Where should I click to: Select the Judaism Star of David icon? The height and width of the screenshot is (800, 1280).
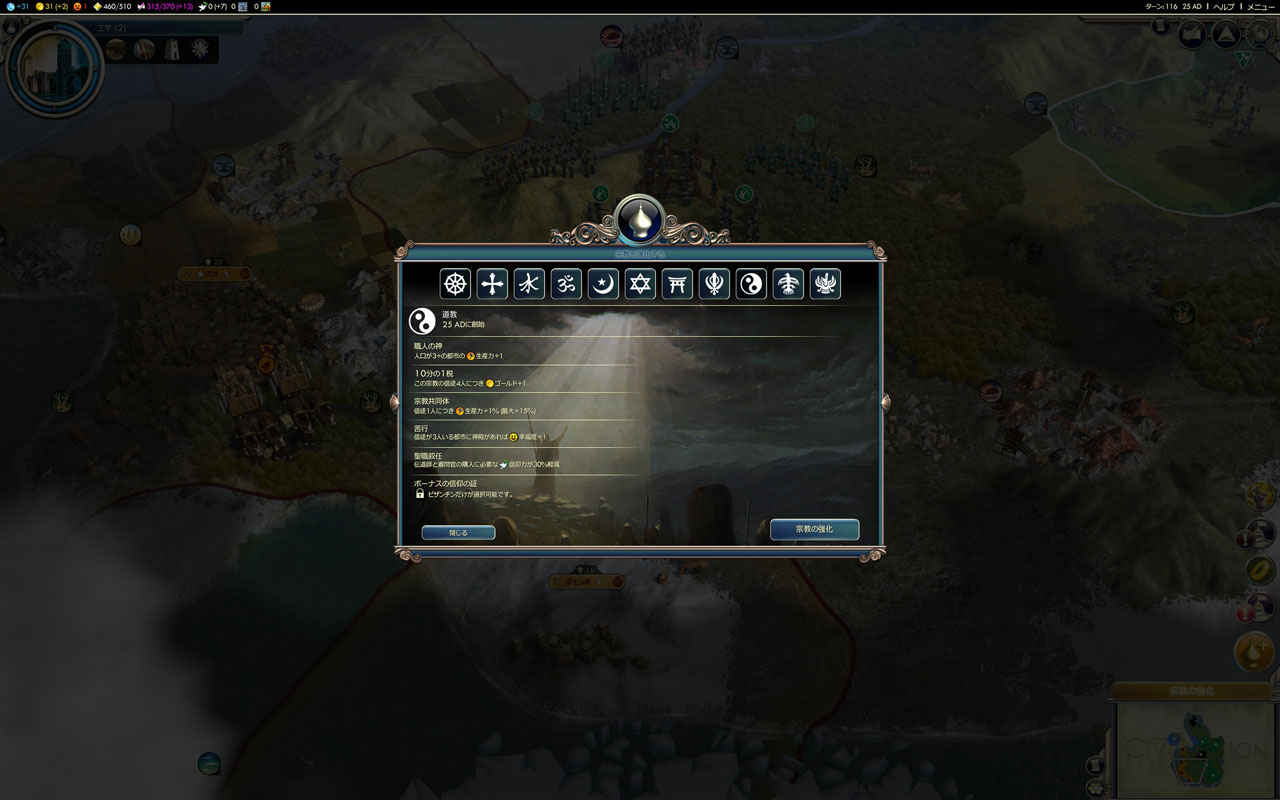tap(640, 284)
